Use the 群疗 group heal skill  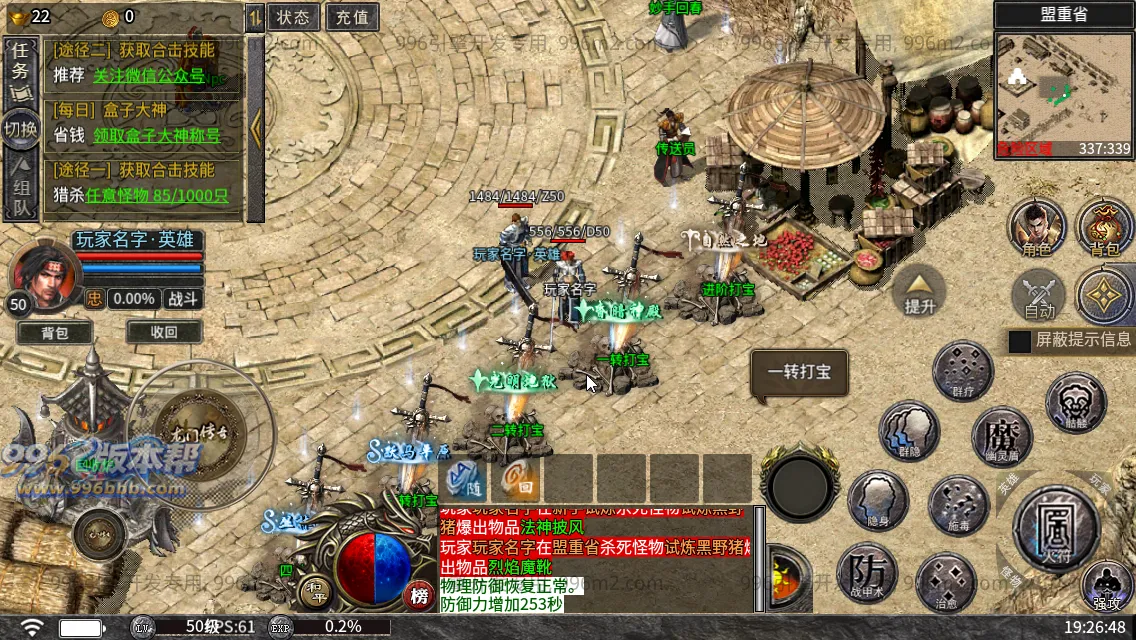[962, 370]
